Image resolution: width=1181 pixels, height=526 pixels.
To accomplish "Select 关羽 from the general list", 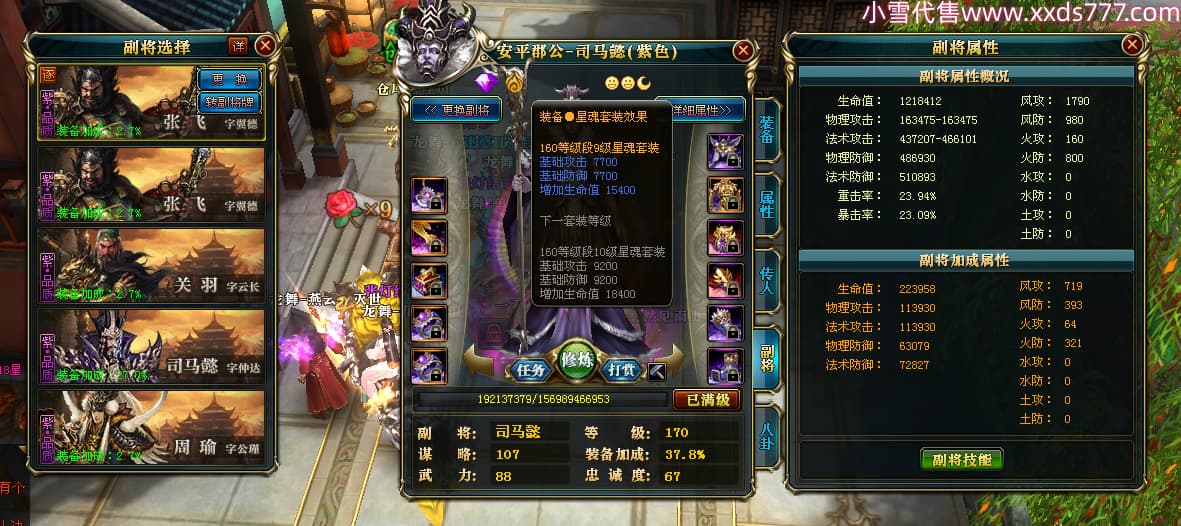I will point(152,264).
